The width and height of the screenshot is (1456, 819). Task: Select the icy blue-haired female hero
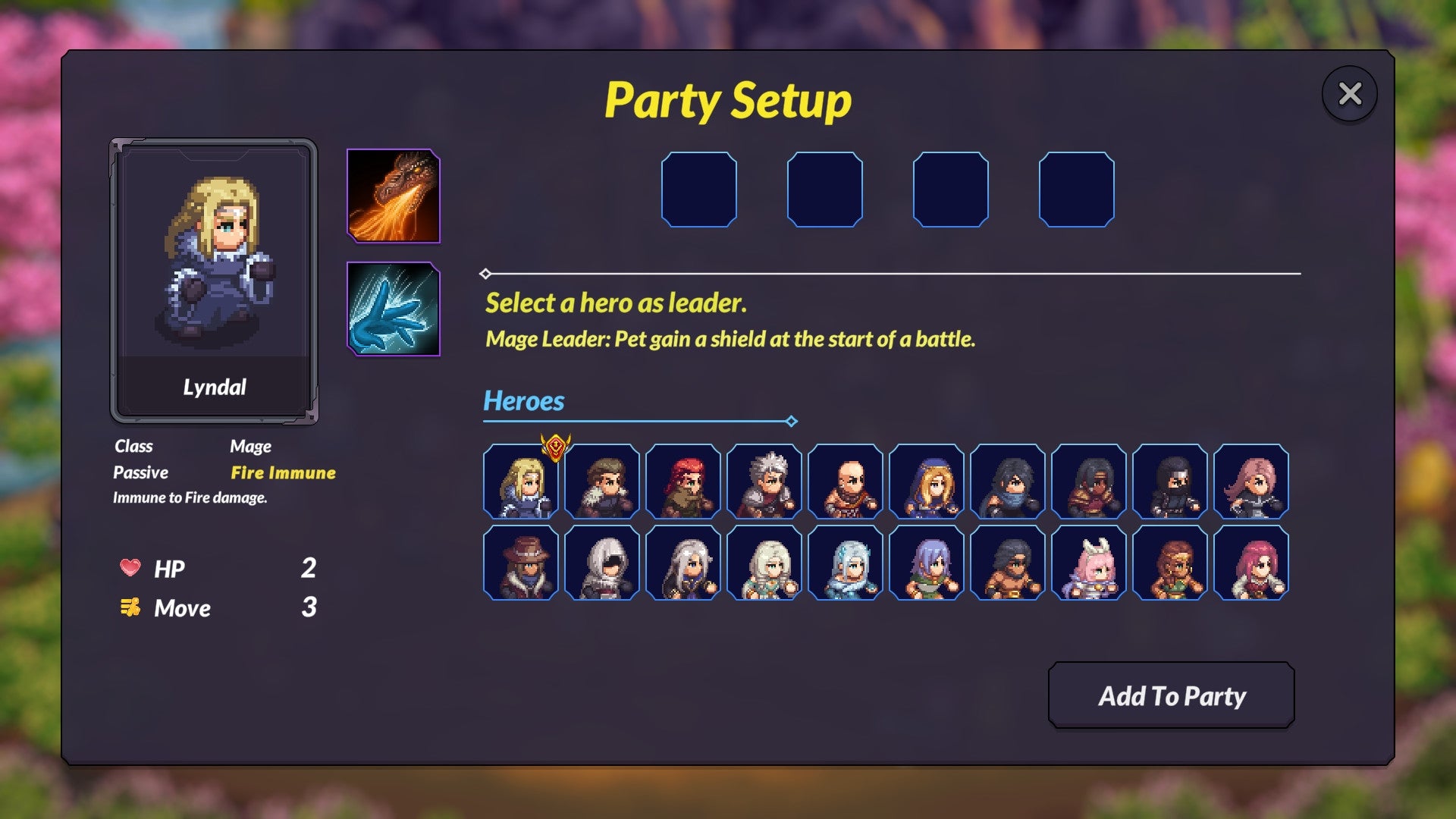[x=846, y=563]
